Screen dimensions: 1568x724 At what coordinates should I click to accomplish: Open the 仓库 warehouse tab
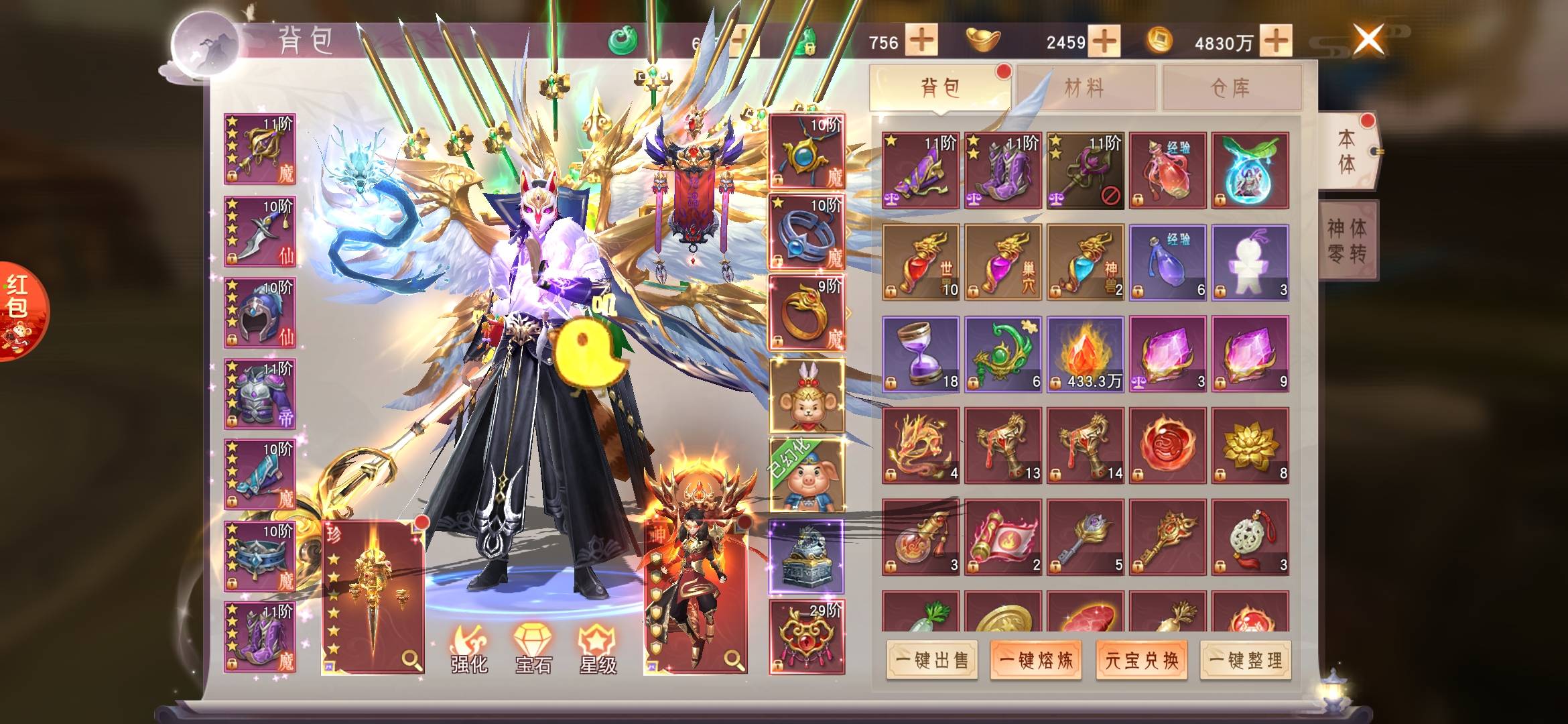click(1231, 88)
